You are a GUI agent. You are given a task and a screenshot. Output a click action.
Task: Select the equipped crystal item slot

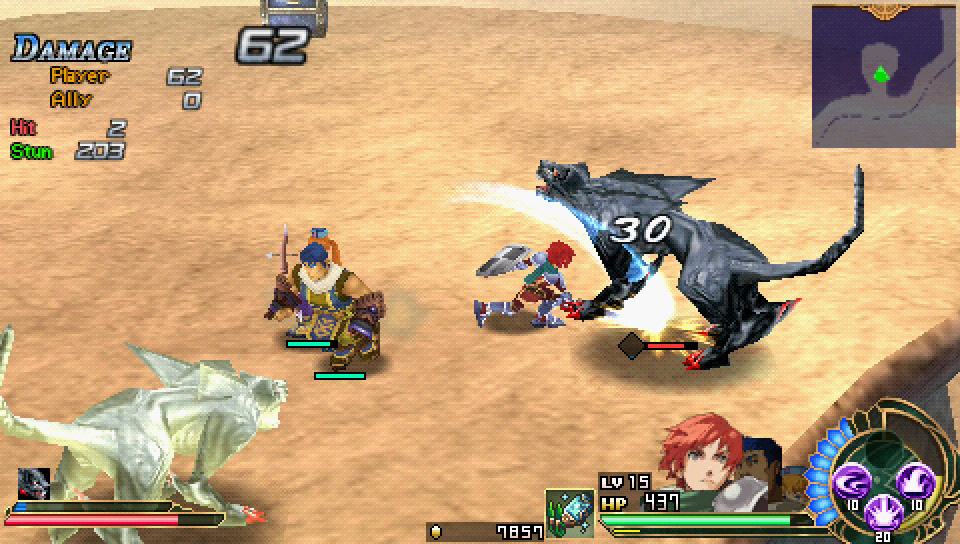pyautogui.click(x=569, y=513)
